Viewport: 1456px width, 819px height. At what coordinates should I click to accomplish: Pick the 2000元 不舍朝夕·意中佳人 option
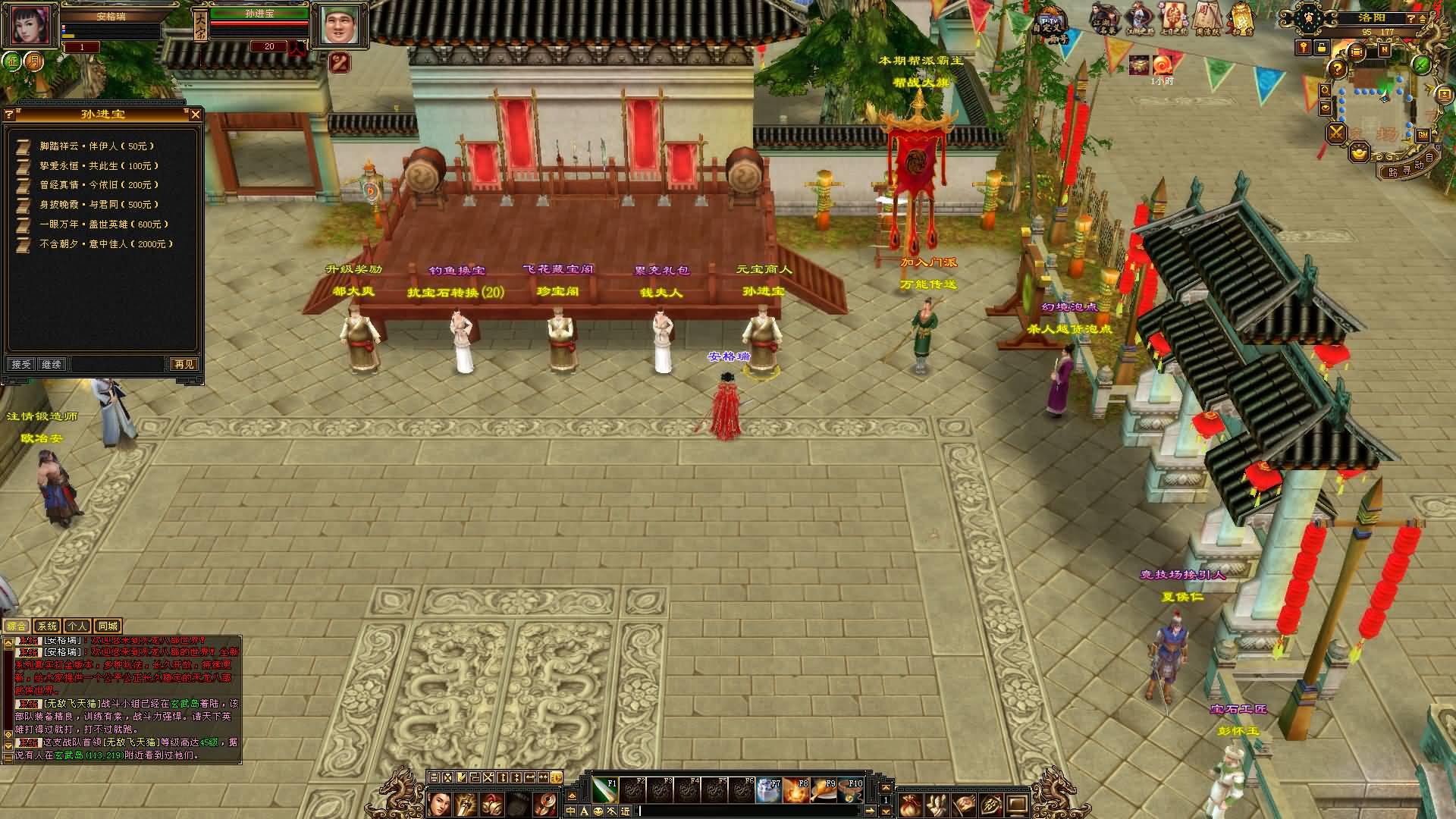tap(106, 244)
